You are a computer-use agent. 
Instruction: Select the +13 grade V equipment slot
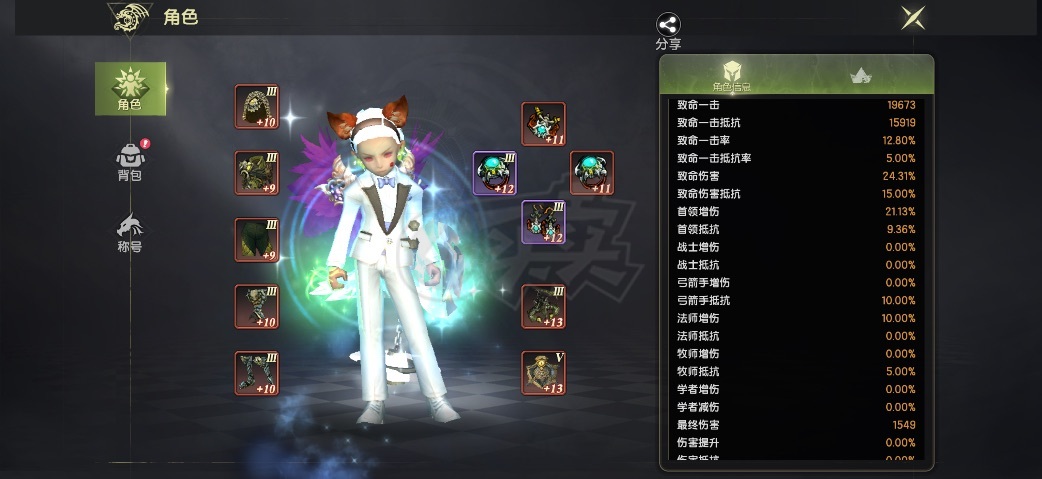(x=543, y=372)
